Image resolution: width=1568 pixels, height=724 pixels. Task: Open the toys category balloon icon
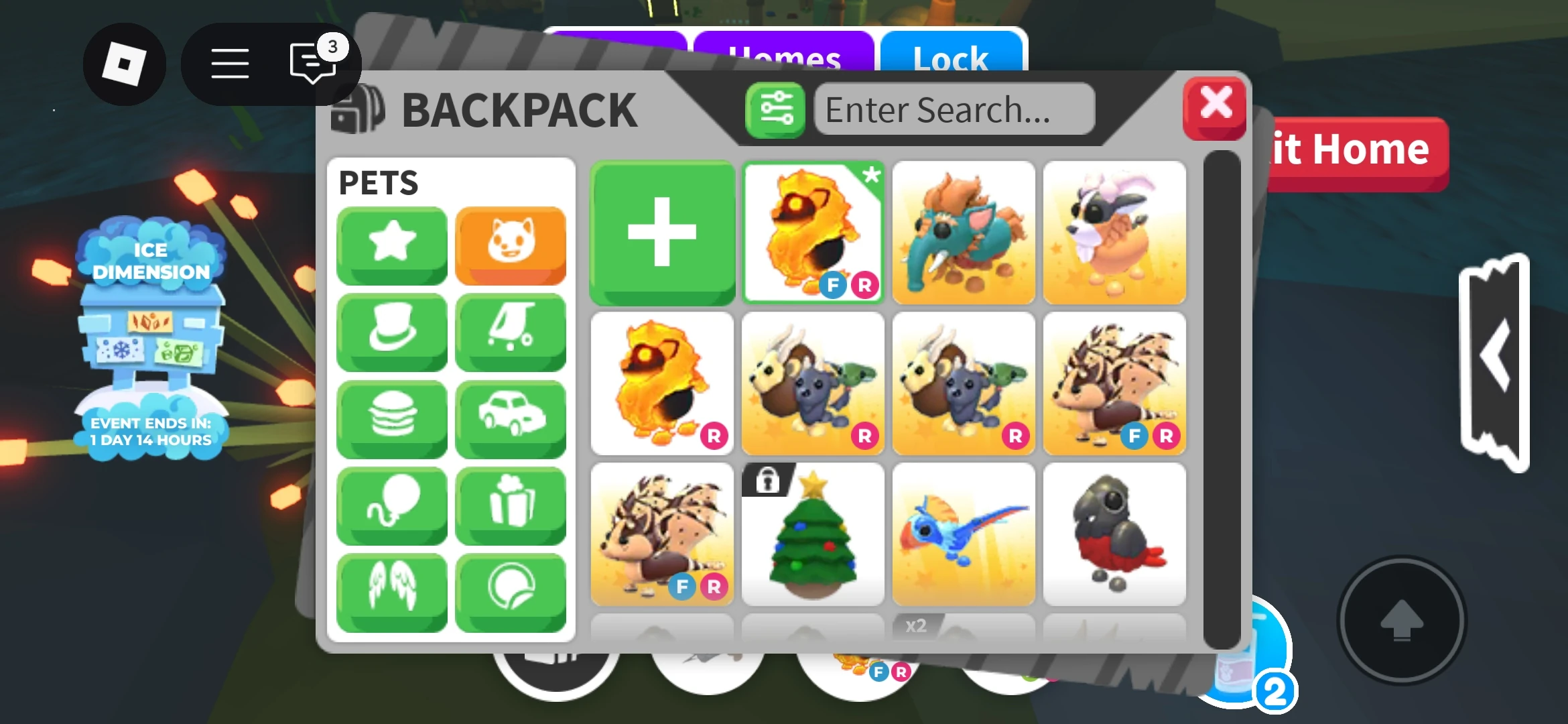coord(391,505)
